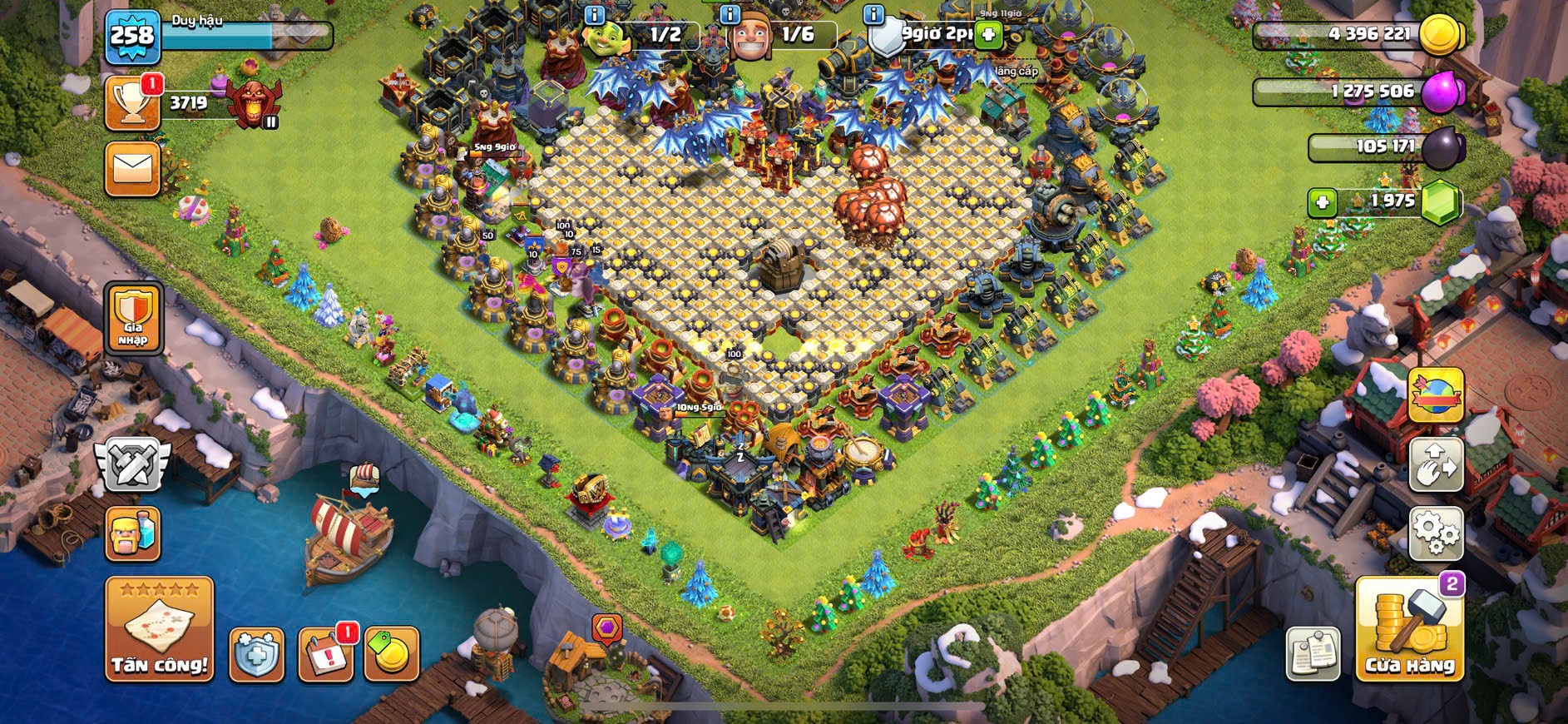Open the blue shield-plus button
This screenshot has height=724, width=1568.
tap(256, 654)
